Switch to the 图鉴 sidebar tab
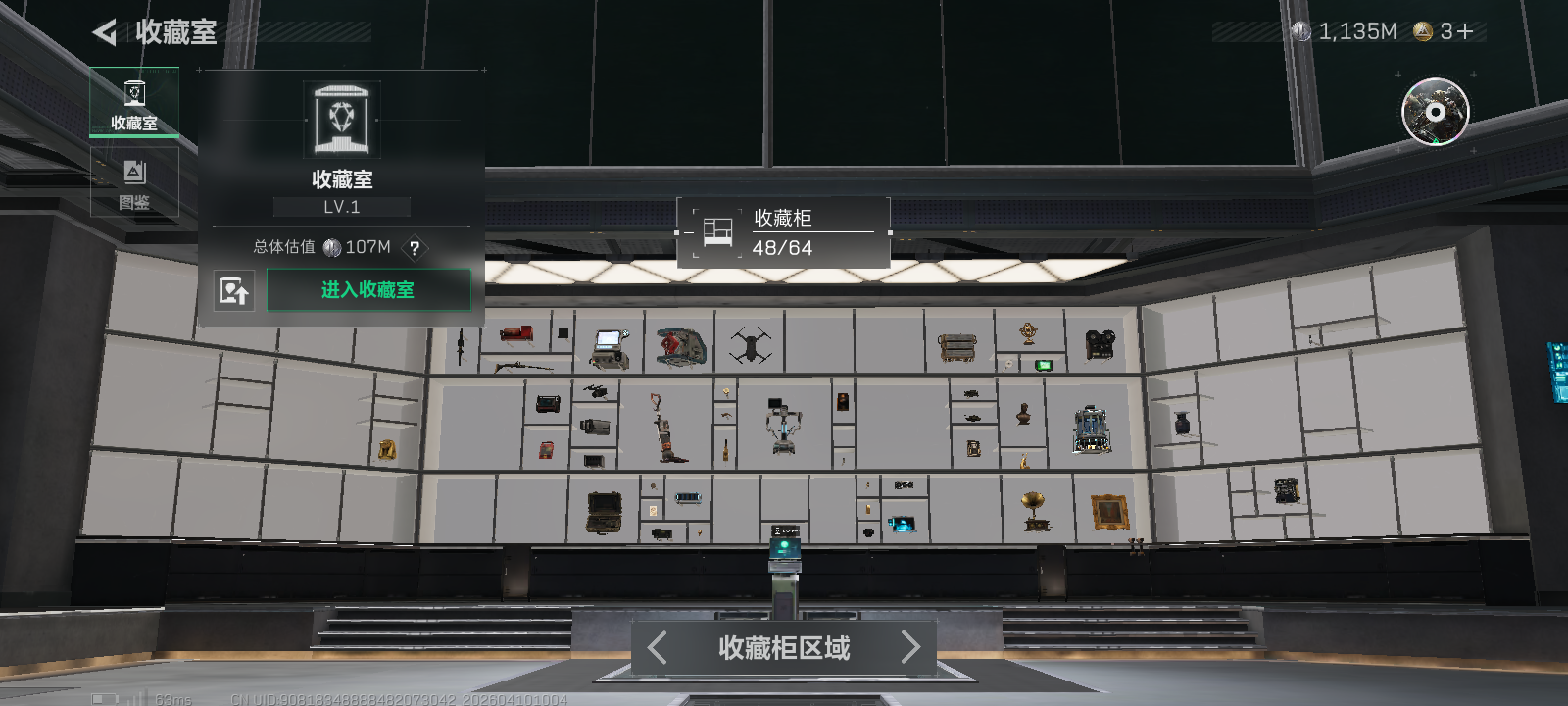This screenshot has width=1568, height=706. click(x=134, y=181)
